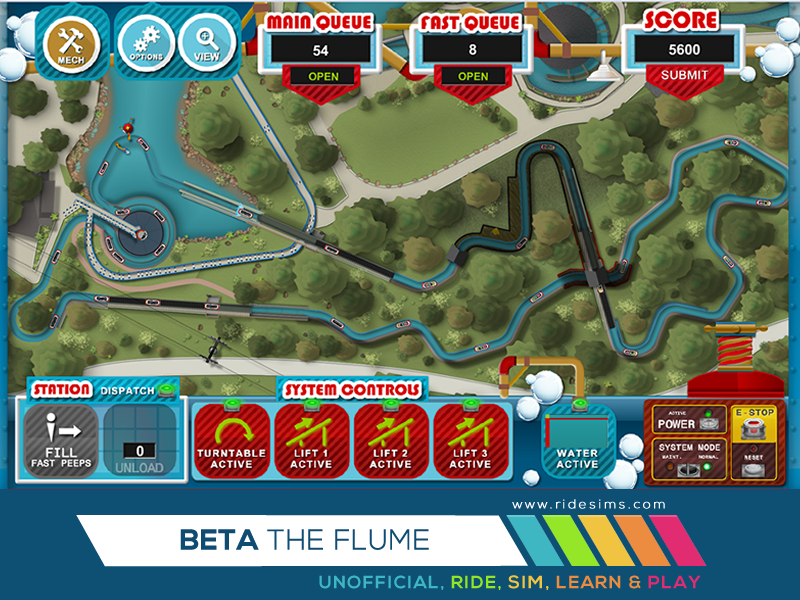Toggle the Turntable Active control
The height and width of the screenshot is (600, 800).
pyautogui.click(x=231, y=440)
